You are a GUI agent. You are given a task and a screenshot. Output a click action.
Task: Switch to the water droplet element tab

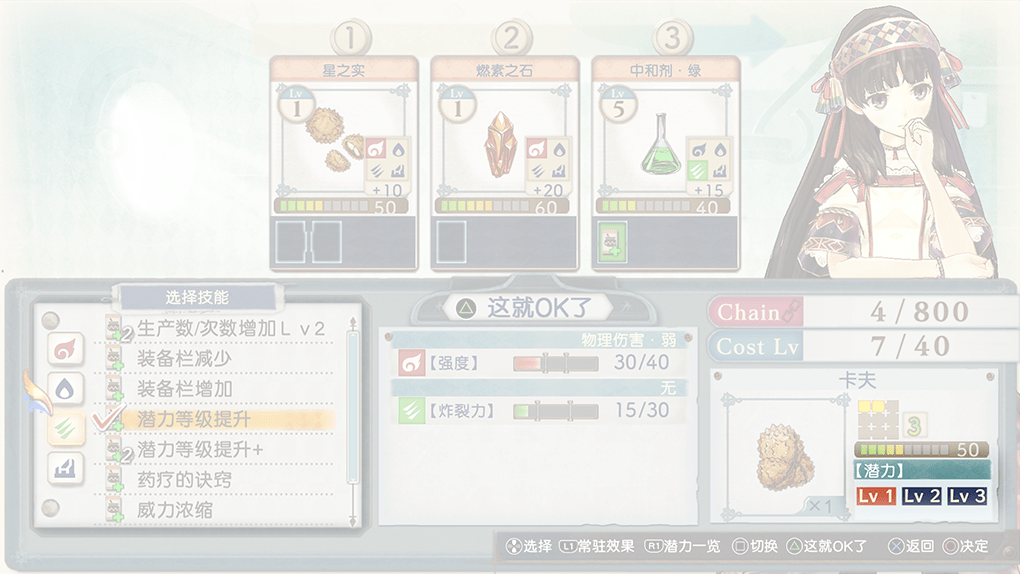point(65,389)
